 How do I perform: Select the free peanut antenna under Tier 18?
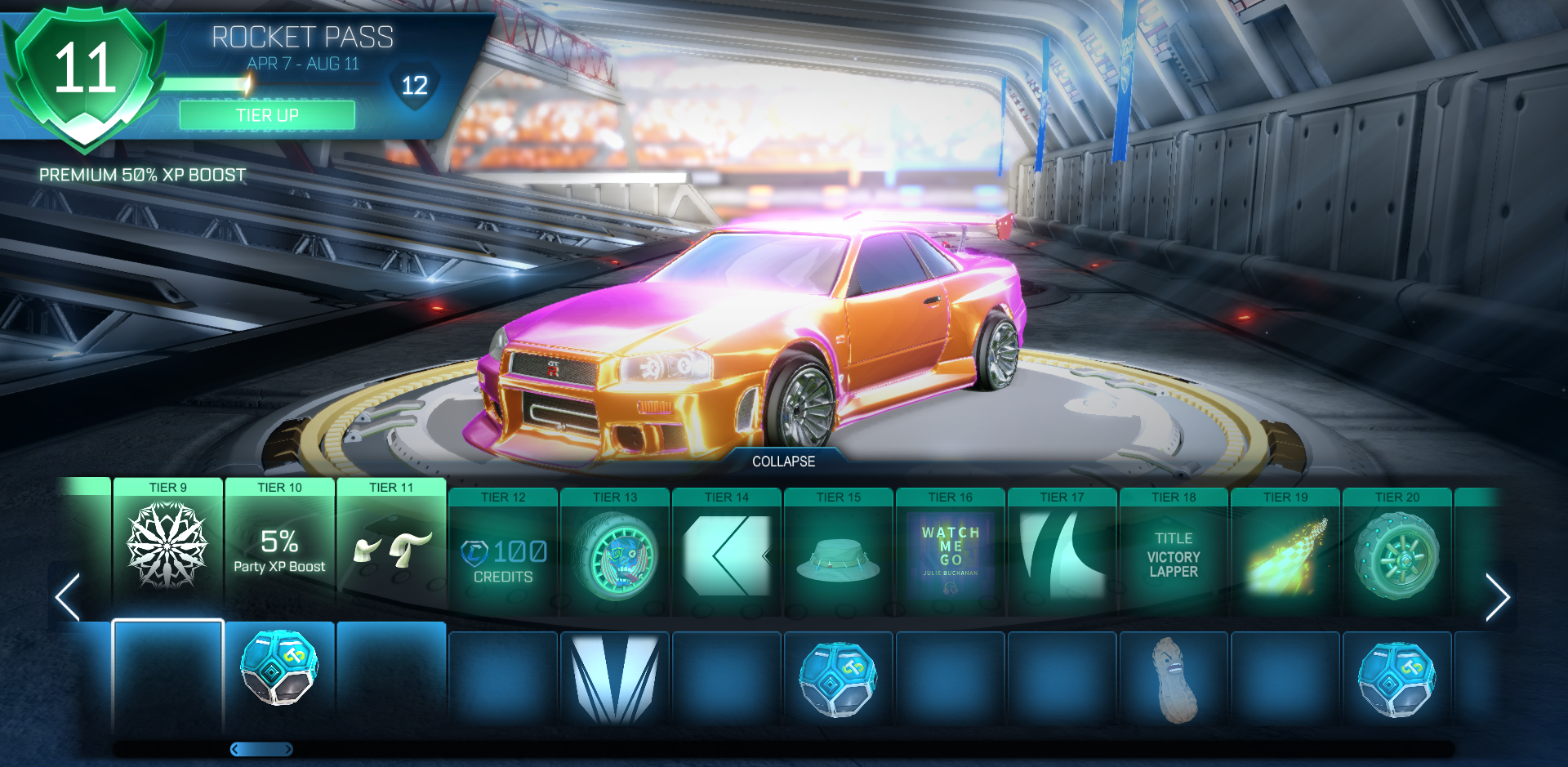click(x=1174, y=680)
